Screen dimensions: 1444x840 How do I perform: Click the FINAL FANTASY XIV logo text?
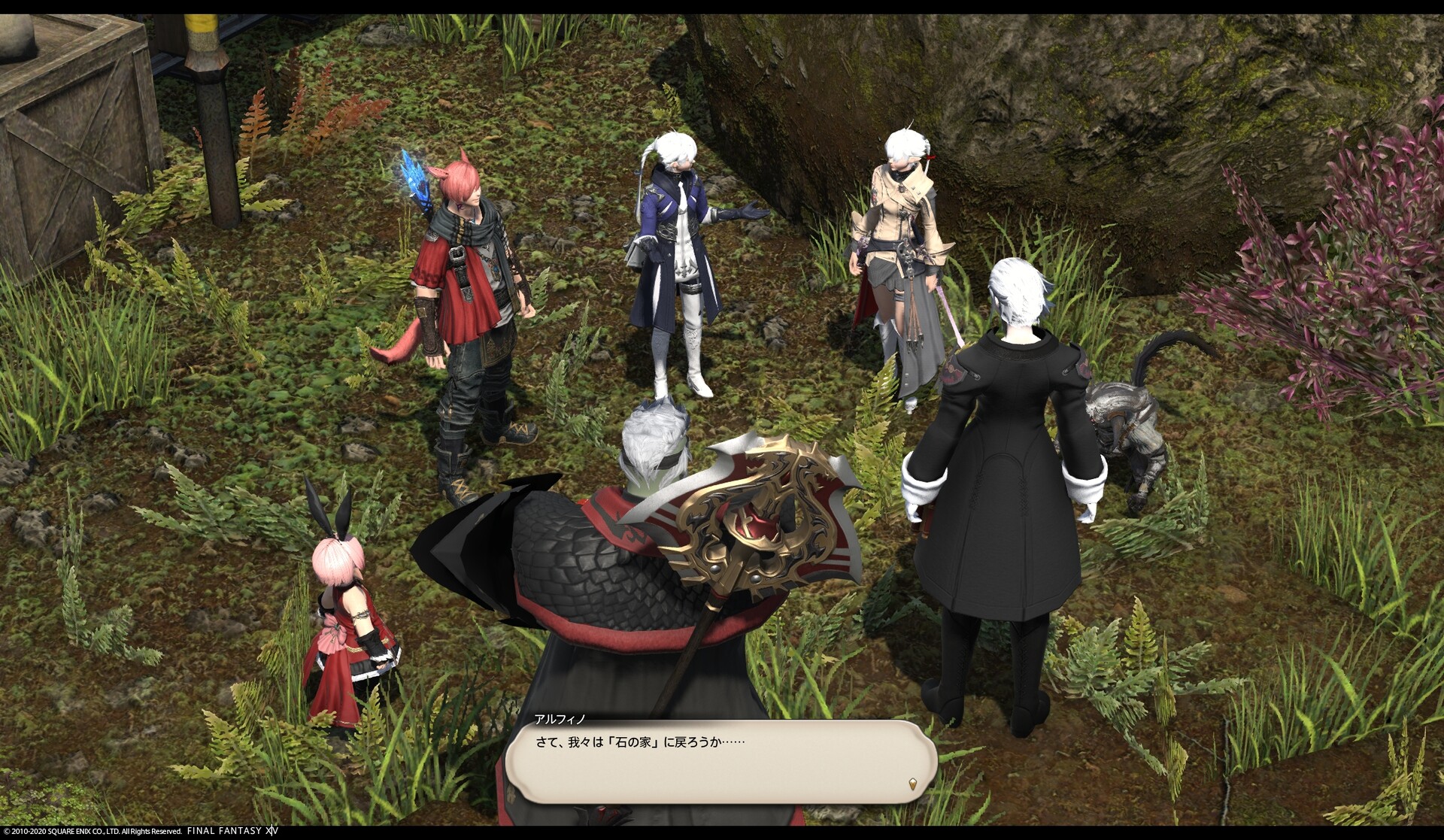233,831
